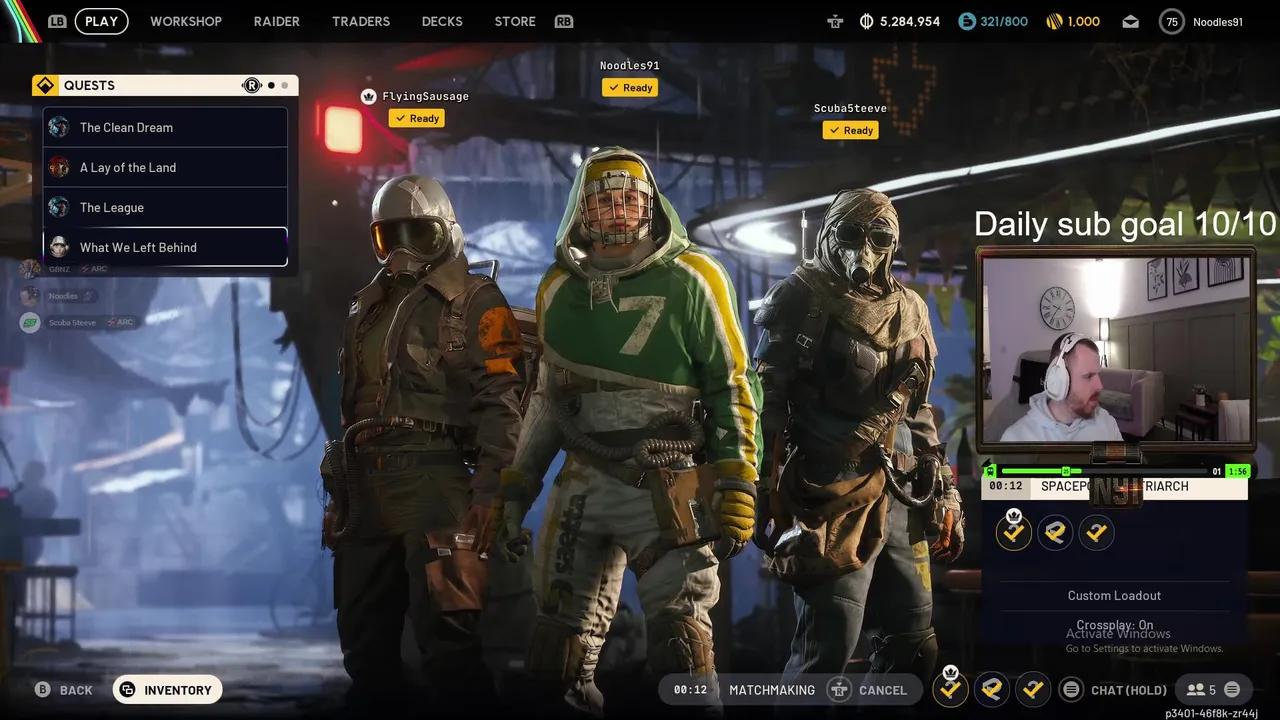Switch to the TRADERS tab
The image size is (1280, 720).
[x=361, y=21]
